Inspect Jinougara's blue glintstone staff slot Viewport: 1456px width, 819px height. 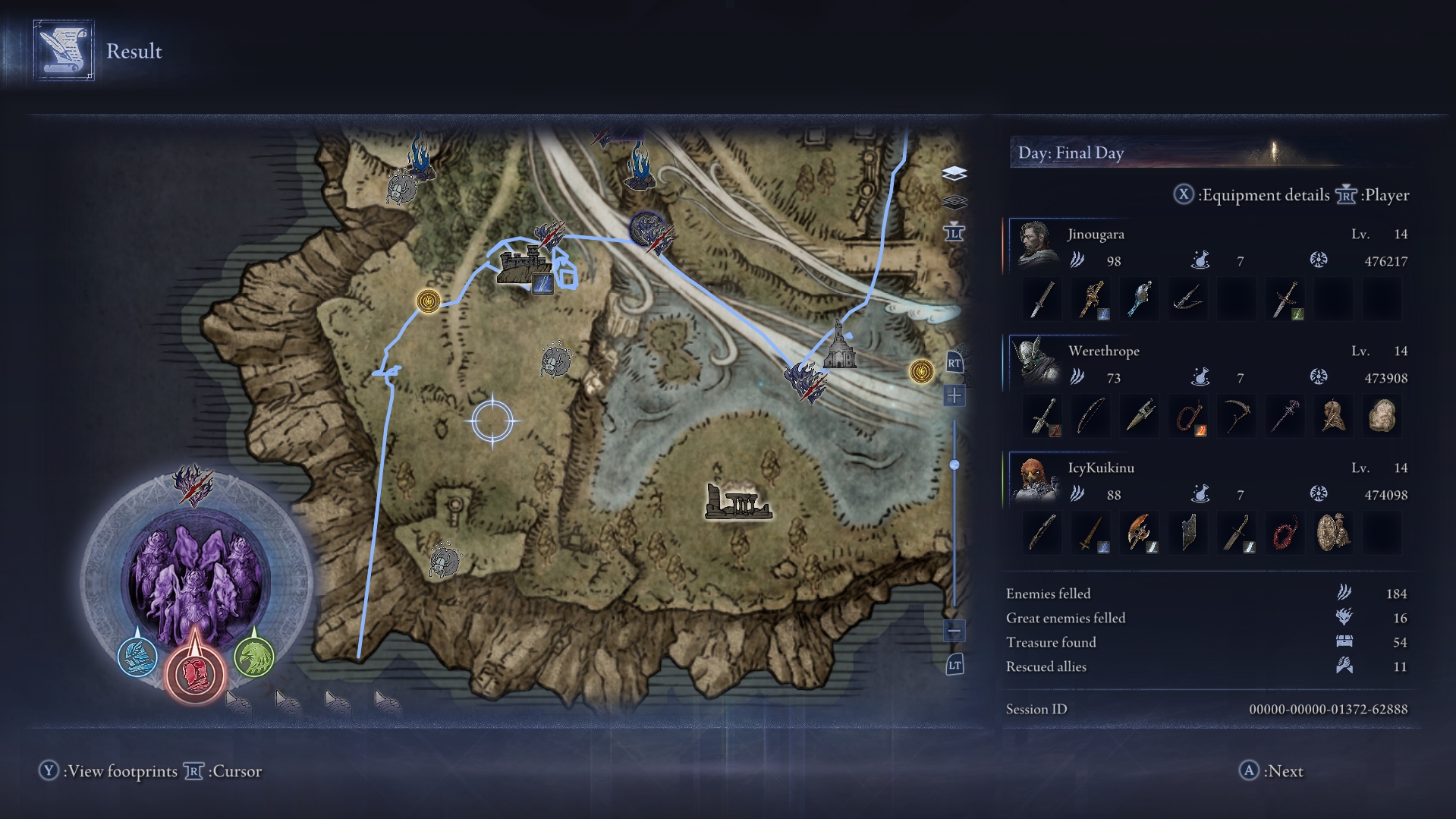[1139, 299]
